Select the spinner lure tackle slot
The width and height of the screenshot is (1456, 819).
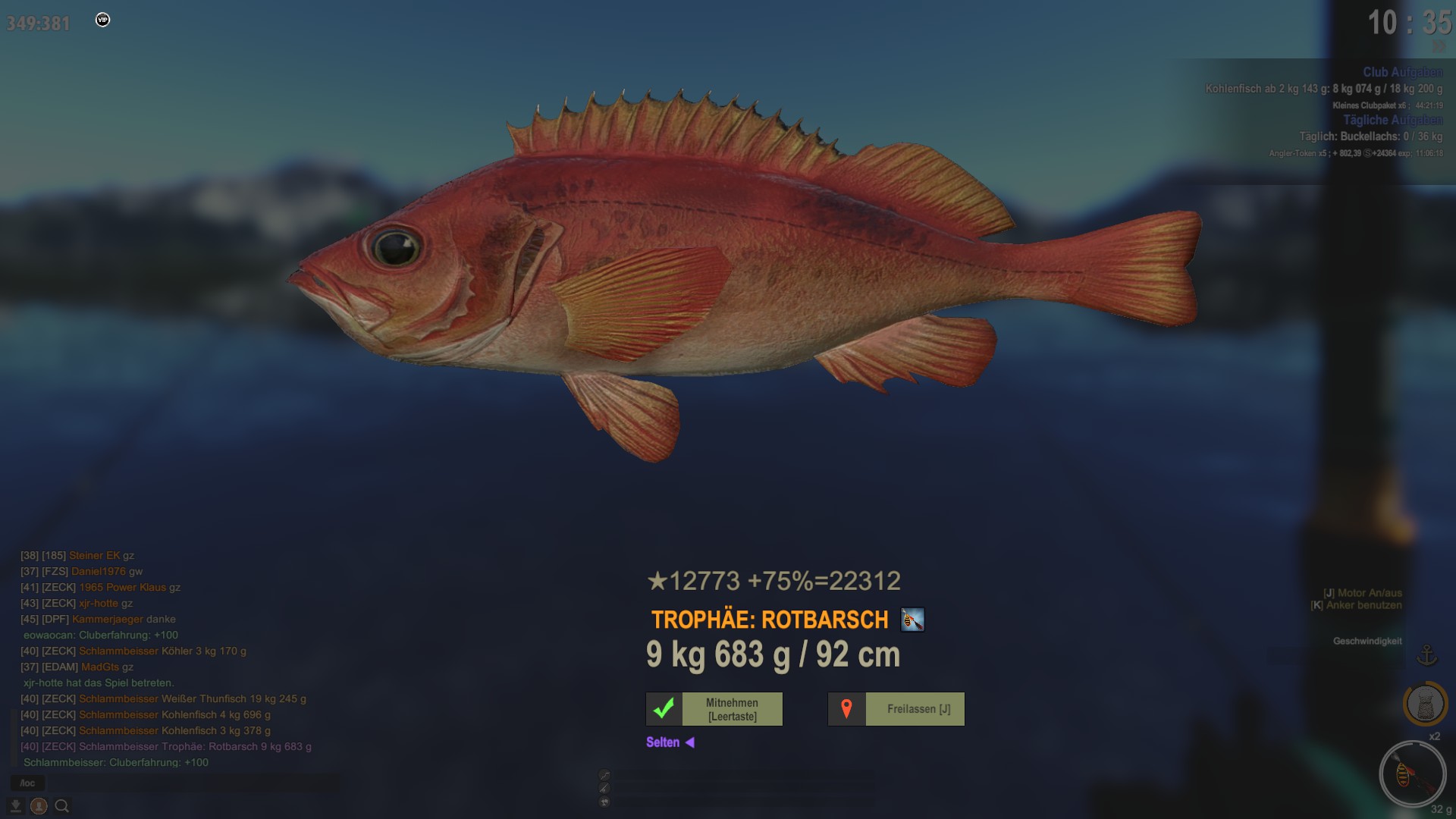(x=1412, y=774)
